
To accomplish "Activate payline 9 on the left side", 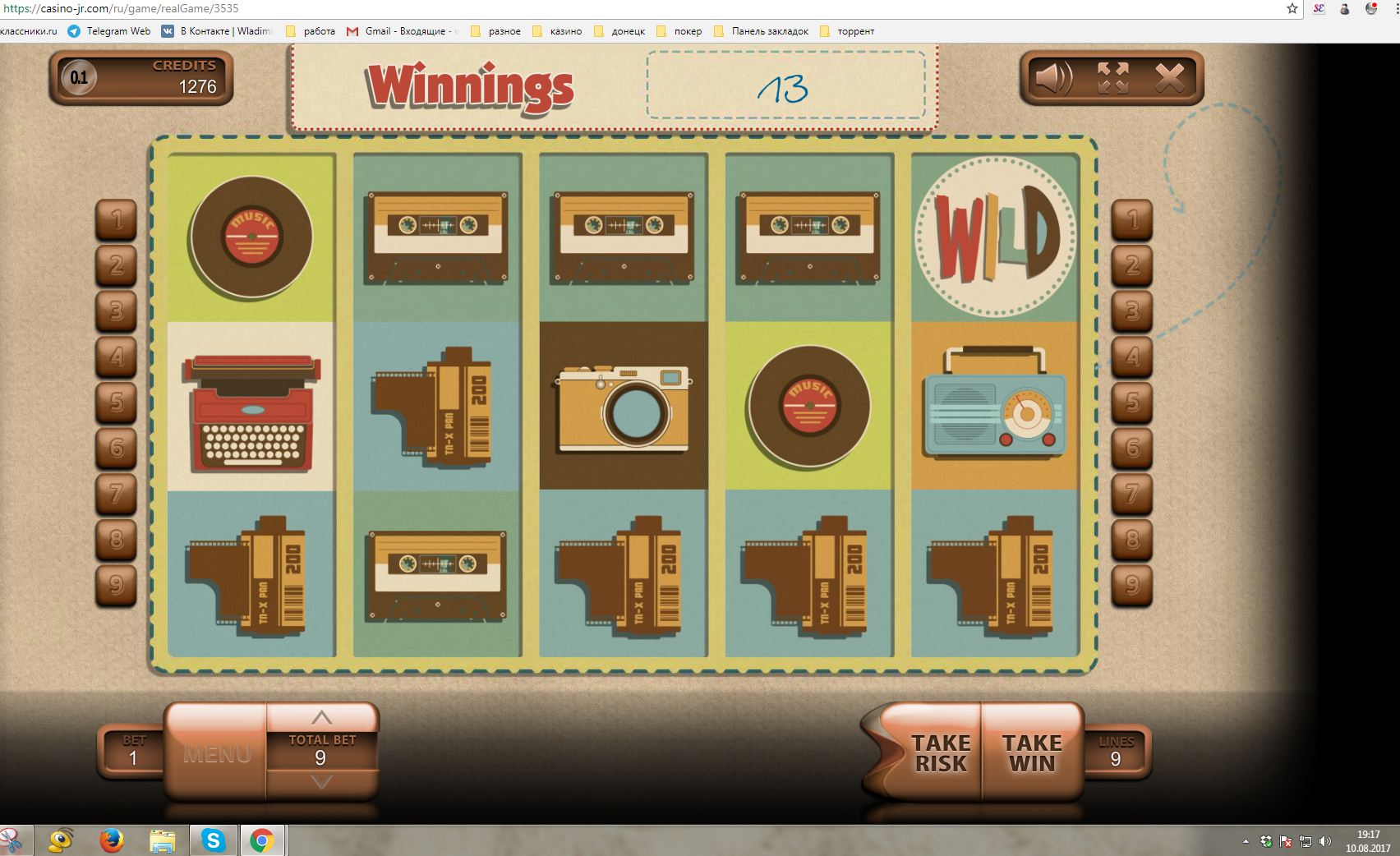I will 117,584.
